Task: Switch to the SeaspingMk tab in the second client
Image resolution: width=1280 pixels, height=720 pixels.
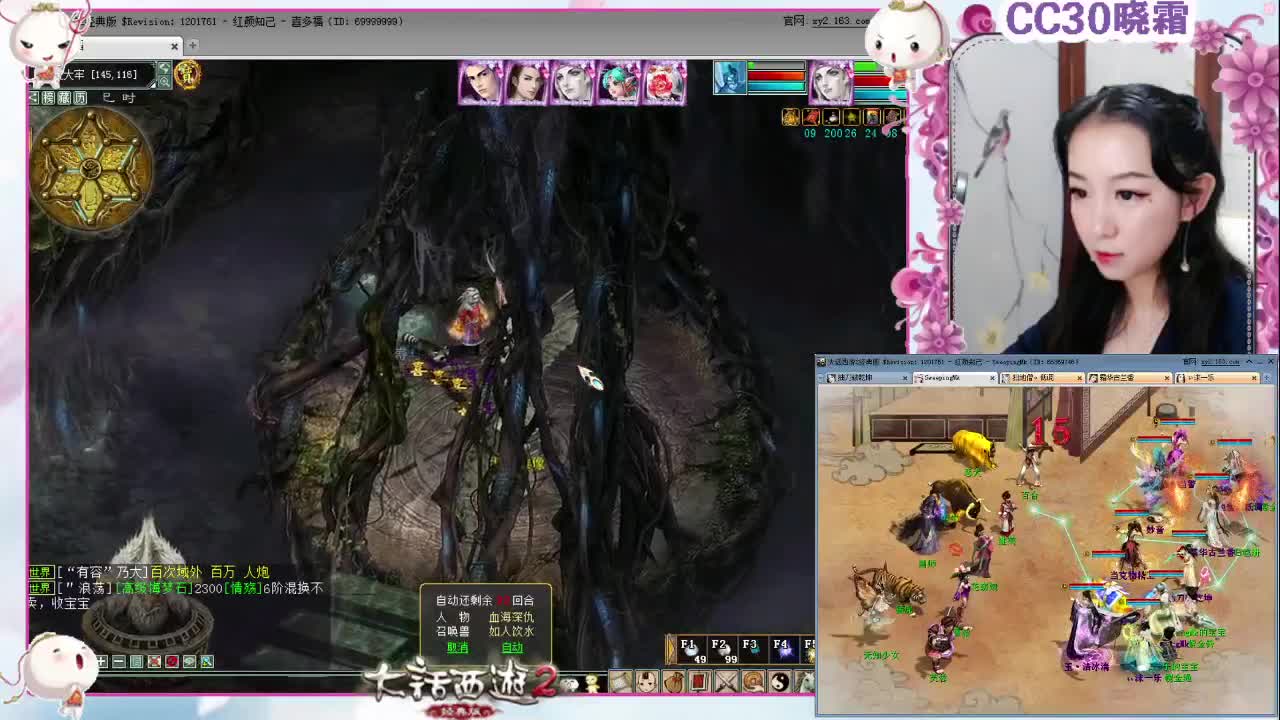Action: (x=950, y=379)
